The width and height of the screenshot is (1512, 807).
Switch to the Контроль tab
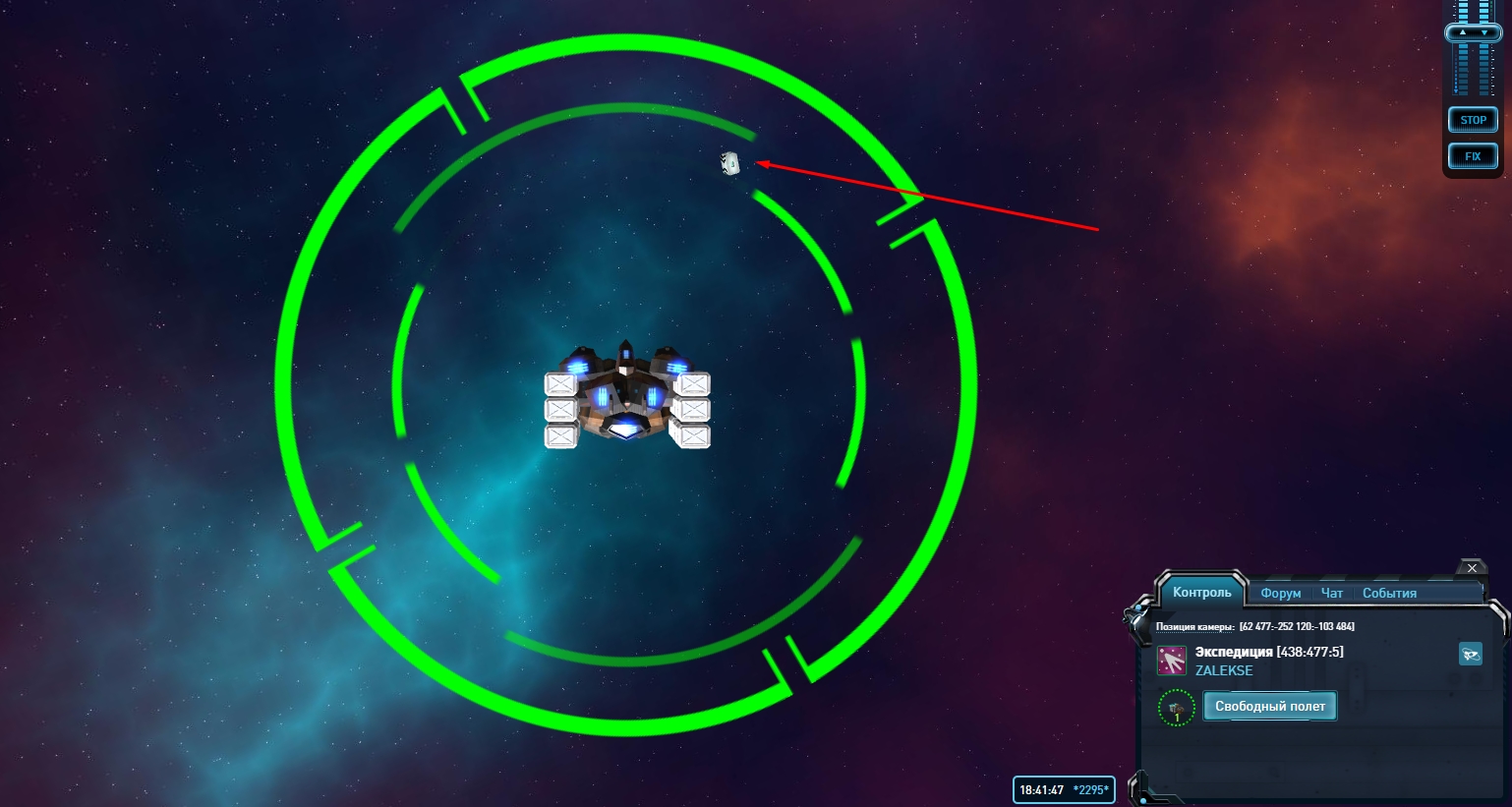1201,593
